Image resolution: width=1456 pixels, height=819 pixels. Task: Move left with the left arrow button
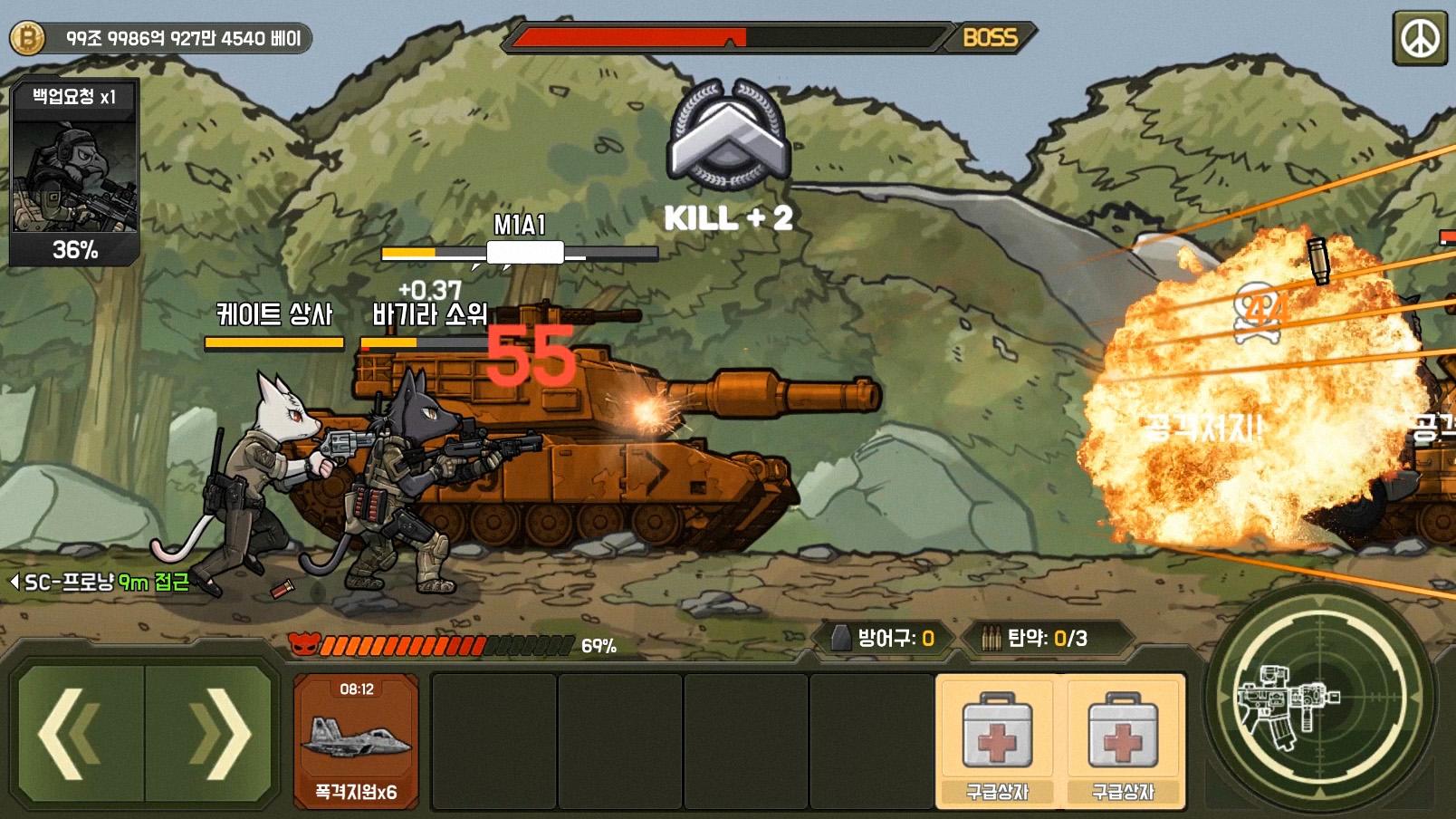80,734
